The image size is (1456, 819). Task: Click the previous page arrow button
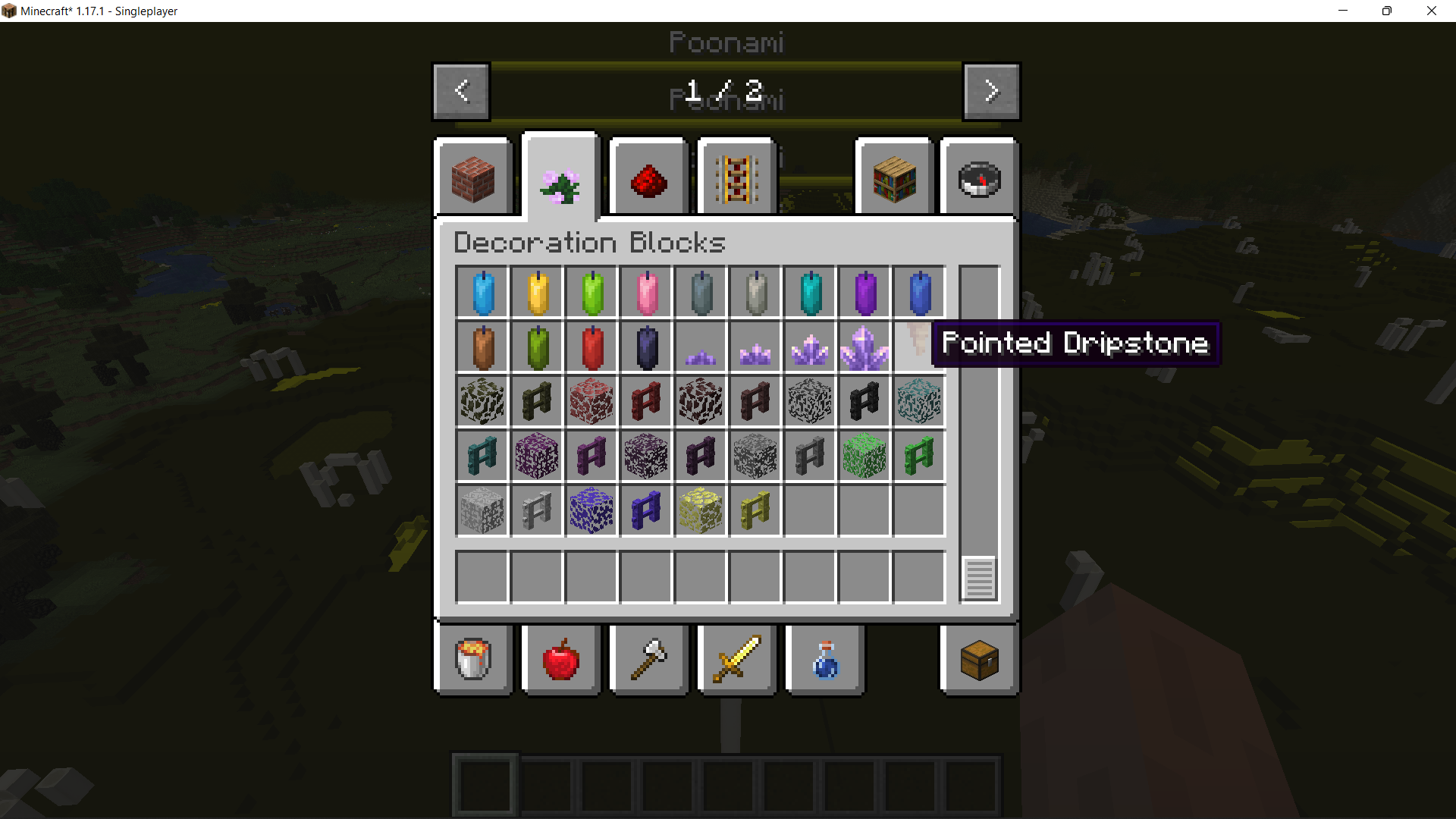click(460, 91)
